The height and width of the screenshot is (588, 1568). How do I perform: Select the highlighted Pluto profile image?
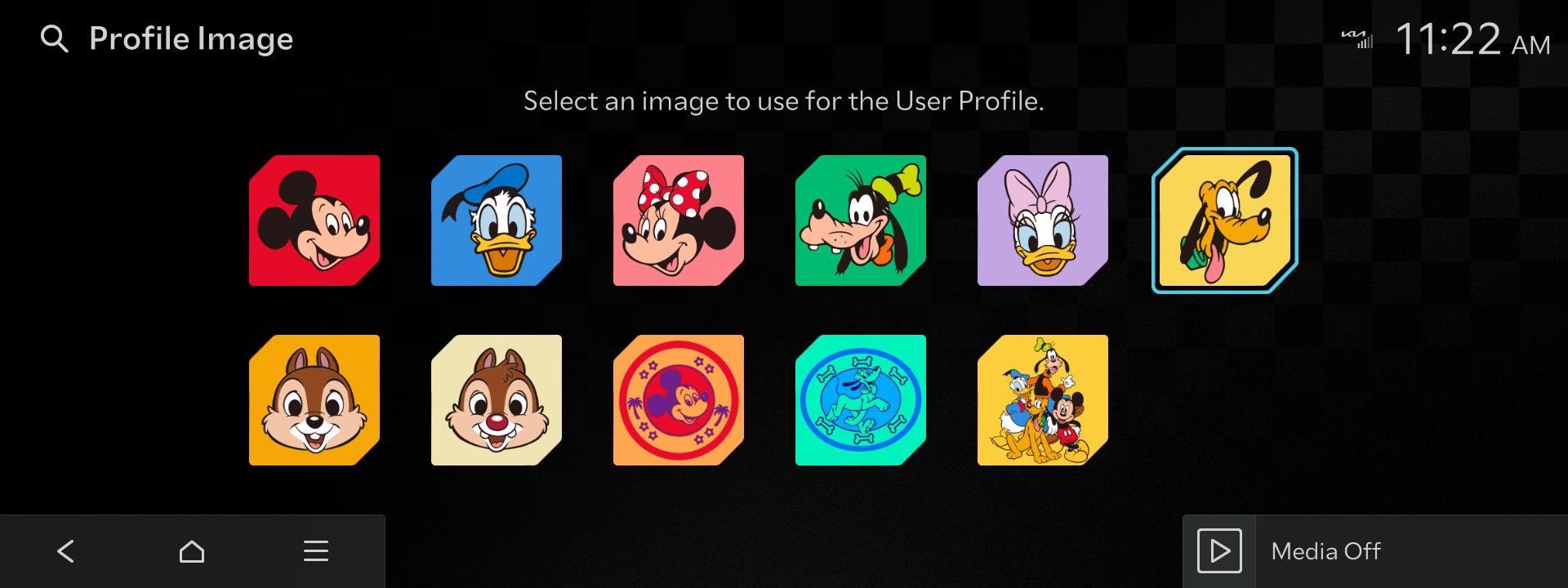click(1225, 220)
